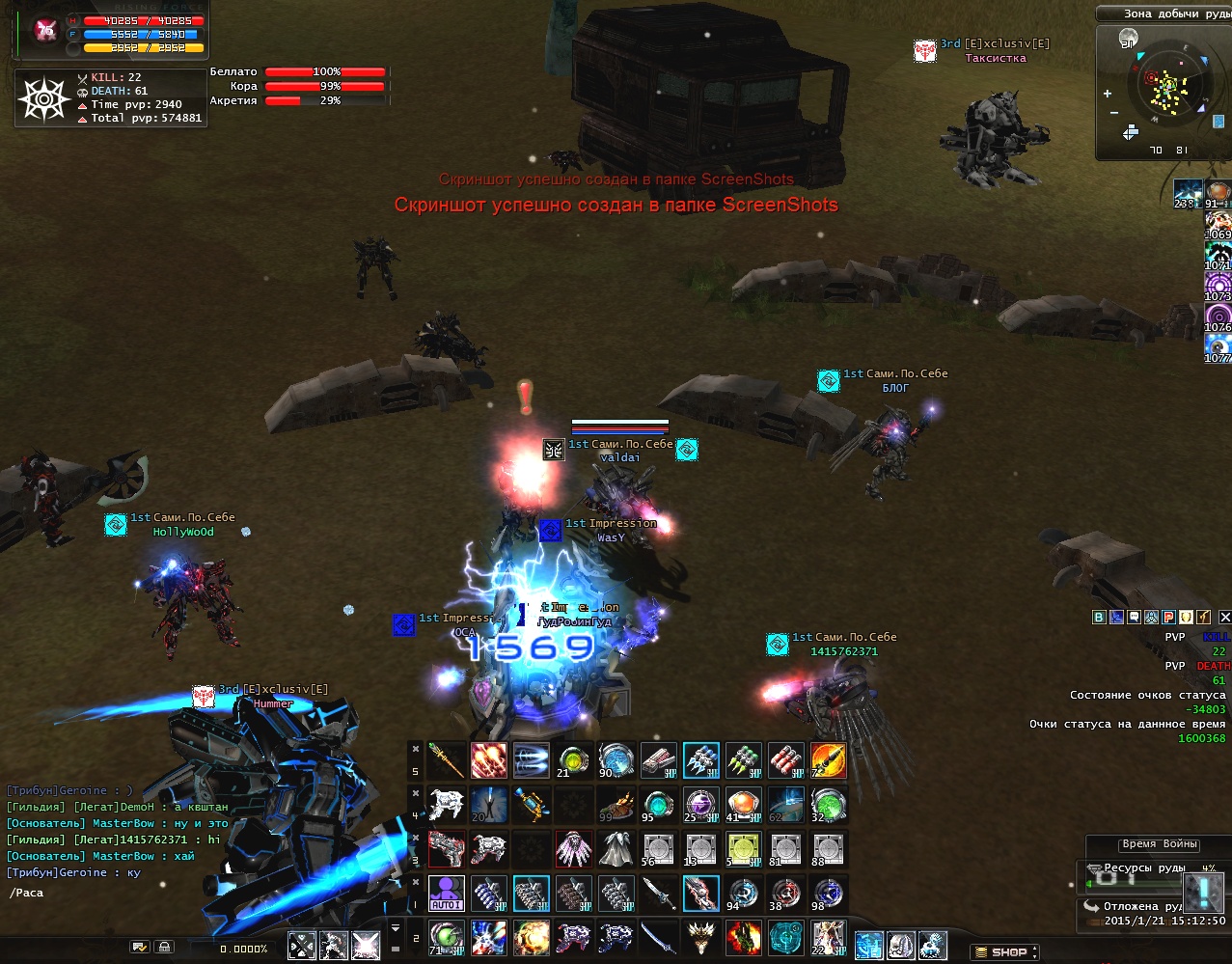The image size is (1232, 964).
Task: Activate the AUTO I hotbar skill
Action: (446, 894)
